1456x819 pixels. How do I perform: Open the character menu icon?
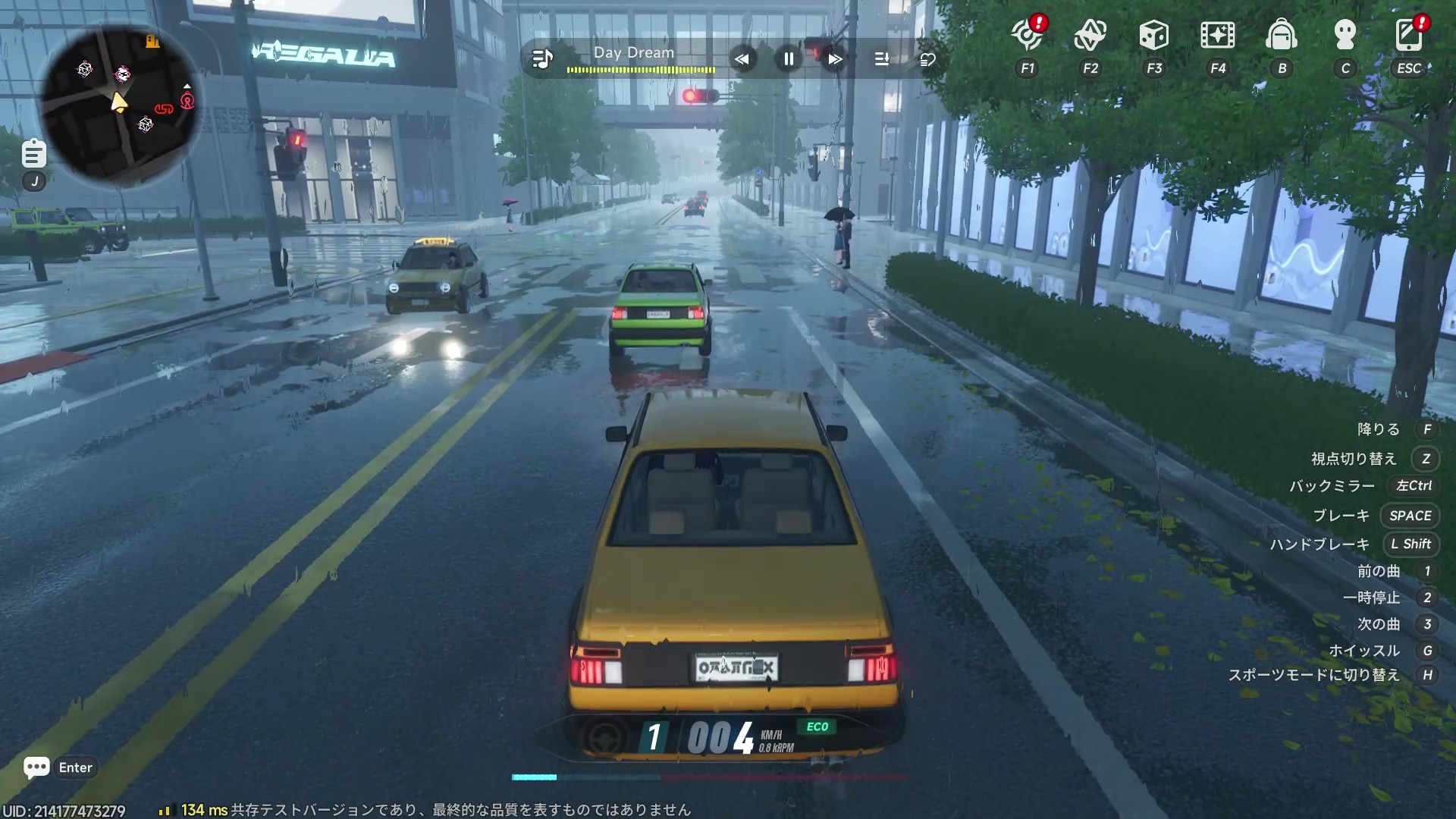[x=1345, y=35]
